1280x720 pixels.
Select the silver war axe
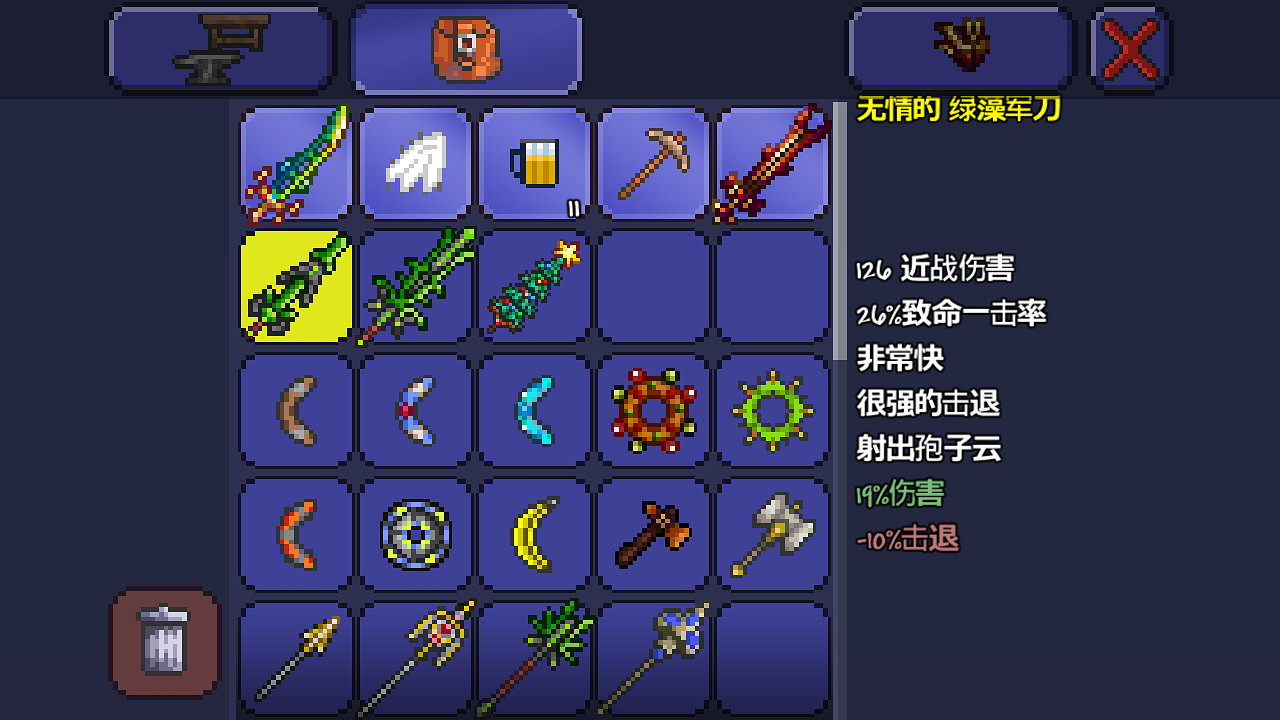pos(772,533)
